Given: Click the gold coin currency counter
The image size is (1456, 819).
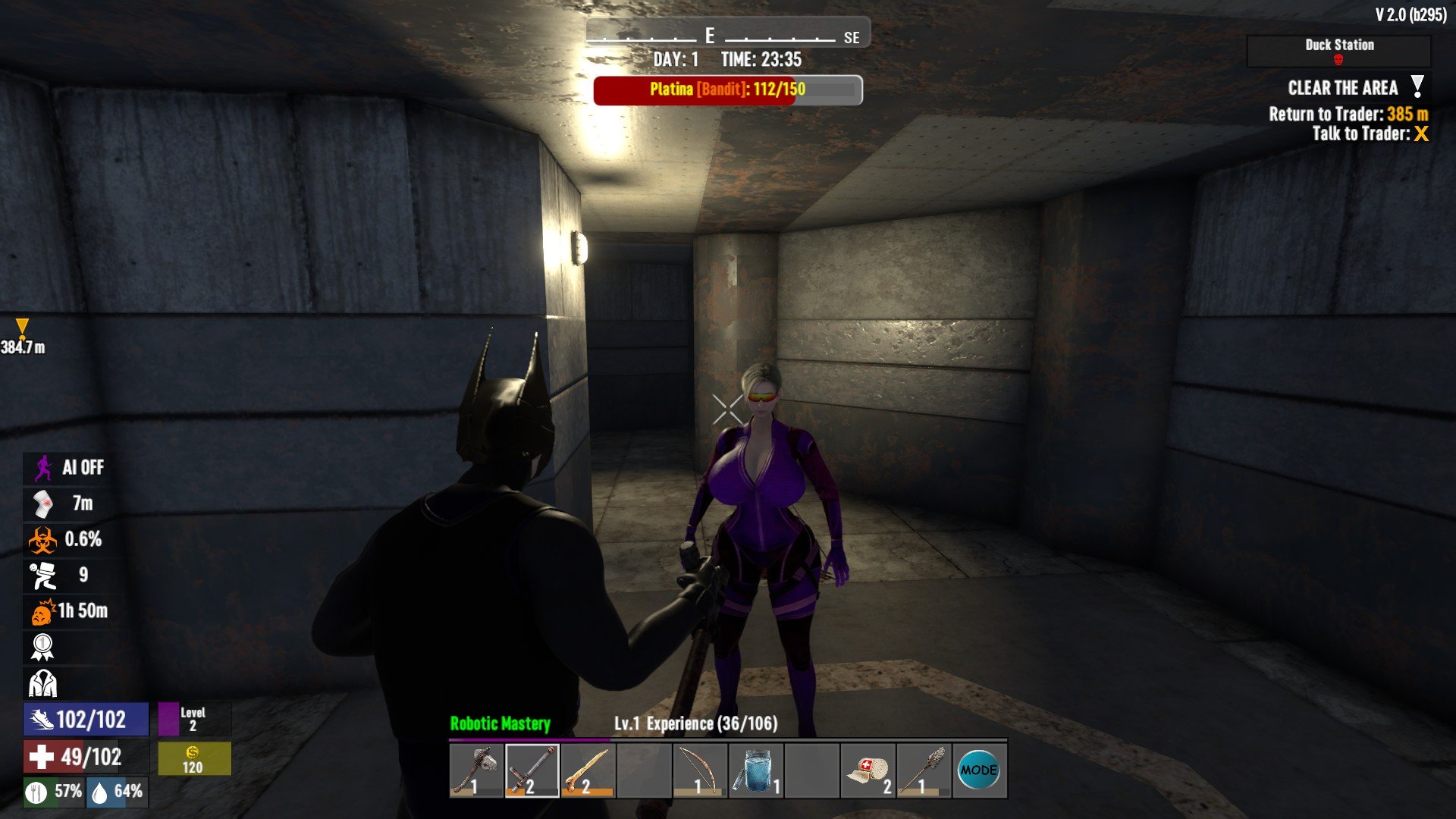Looking at the screenshot, I should pyautogui.click(x=193, y=758).
